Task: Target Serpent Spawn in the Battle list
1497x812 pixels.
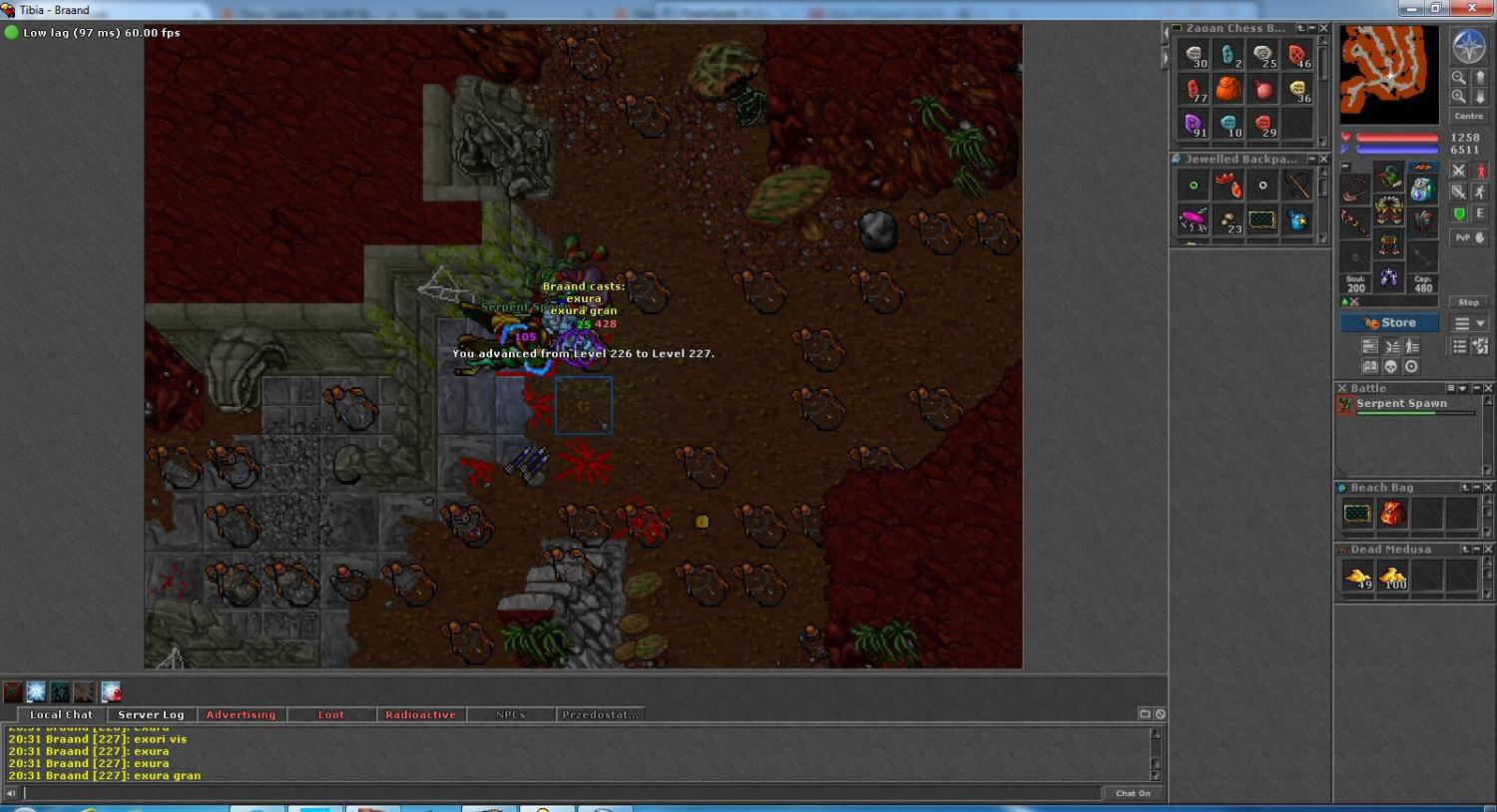Action: (x=1401, y=404)
